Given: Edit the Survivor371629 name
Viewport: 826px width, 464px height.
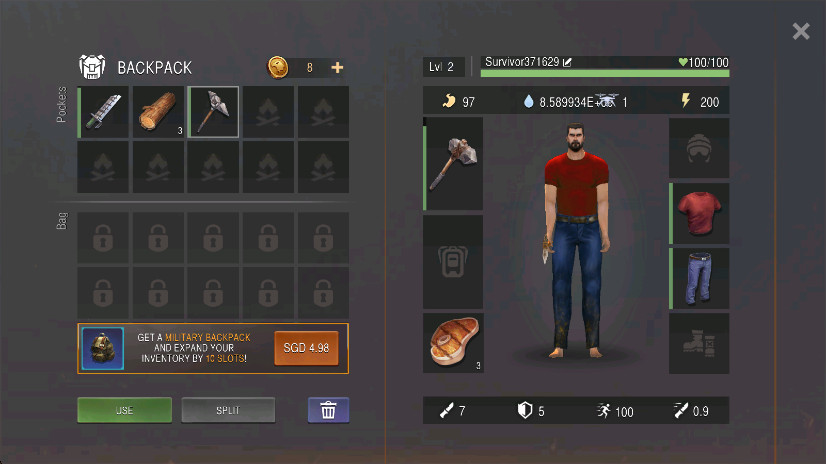Looking at the screenshot, I should (x=568, y=62).
